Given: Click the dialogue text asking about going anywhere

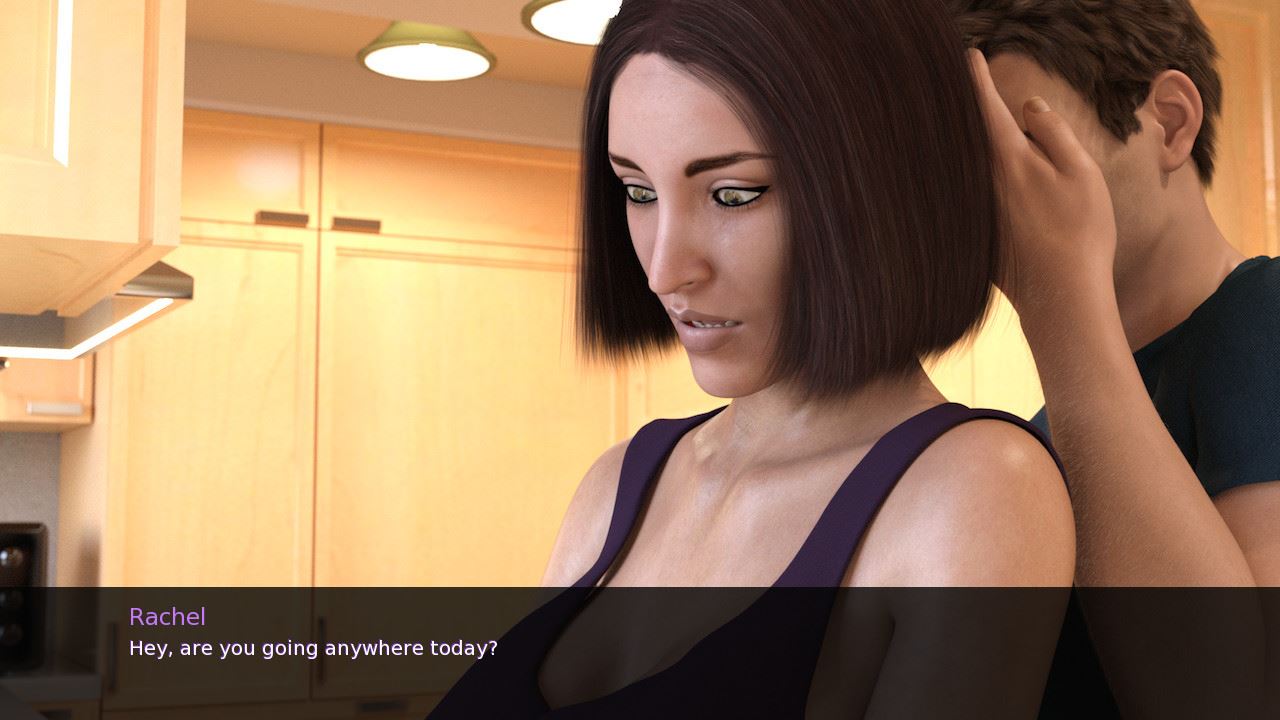Looking at the screenshot, I should point(312,648).
